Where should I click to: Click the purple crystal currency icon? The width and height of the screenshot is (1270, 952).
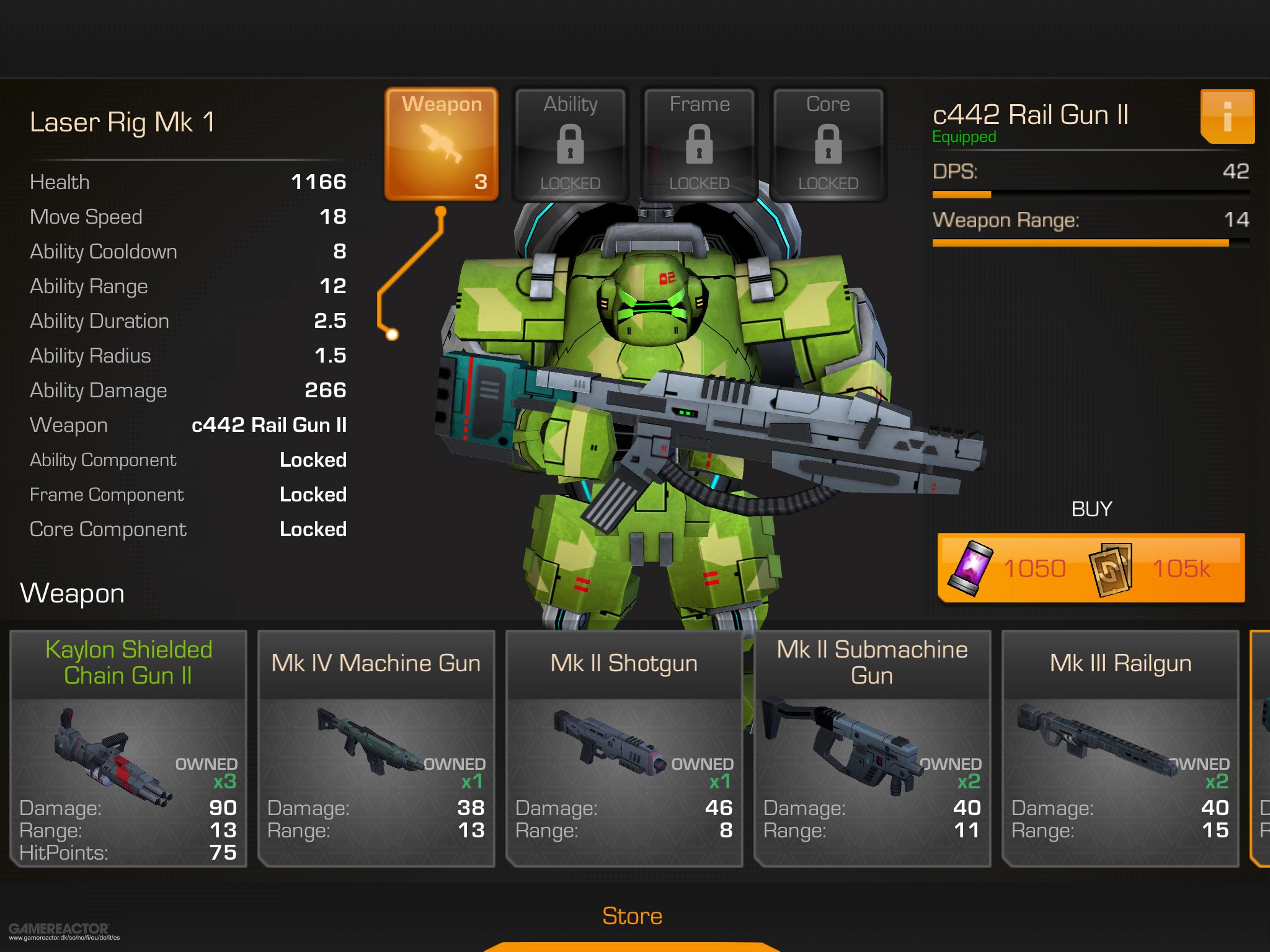click(970, 567)
